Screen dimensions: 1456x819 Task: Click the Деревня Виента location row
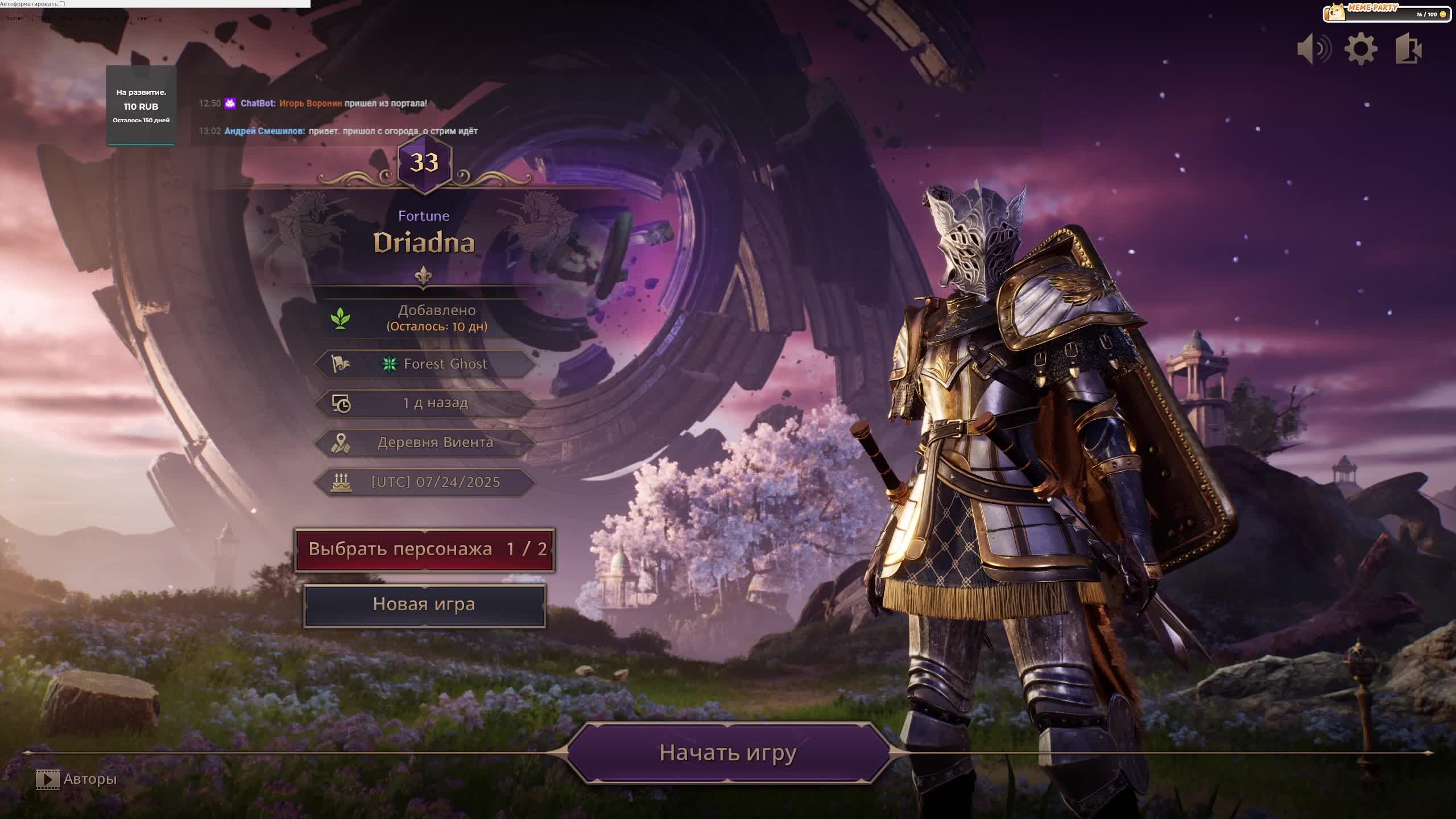point(425,442)
